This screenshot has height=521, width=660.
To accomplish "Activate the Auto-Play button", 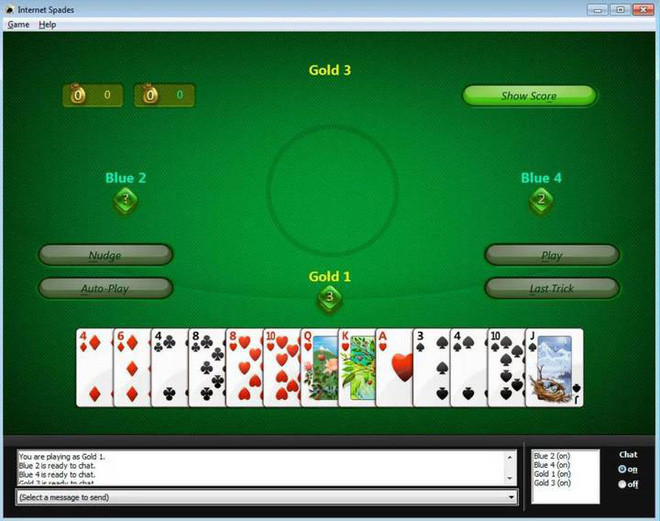I will (x=105, y=288).
